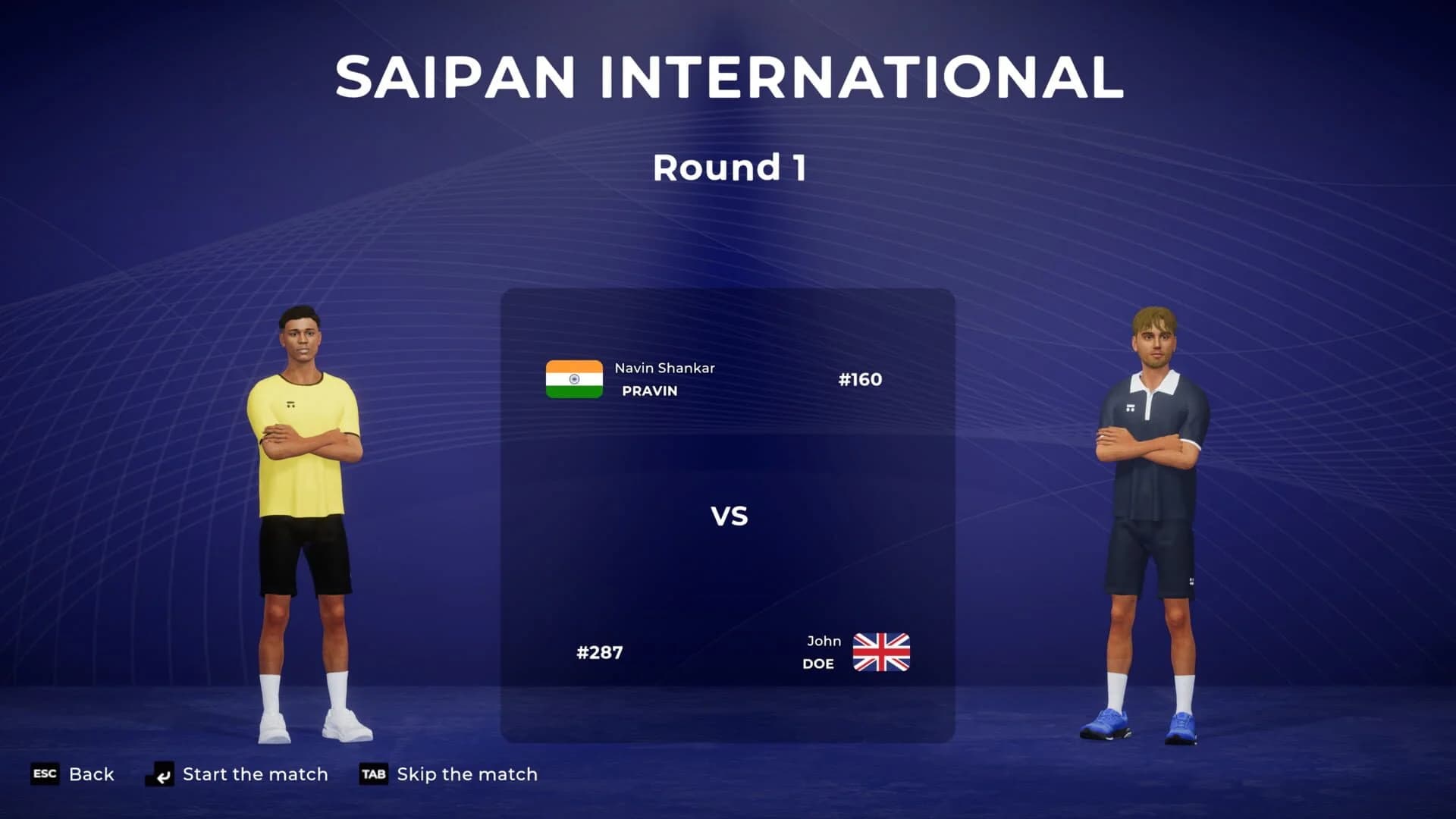The image size is (1456, 819).
Task: Click John Doe's ranking badge #287
Action: (598, 651)
